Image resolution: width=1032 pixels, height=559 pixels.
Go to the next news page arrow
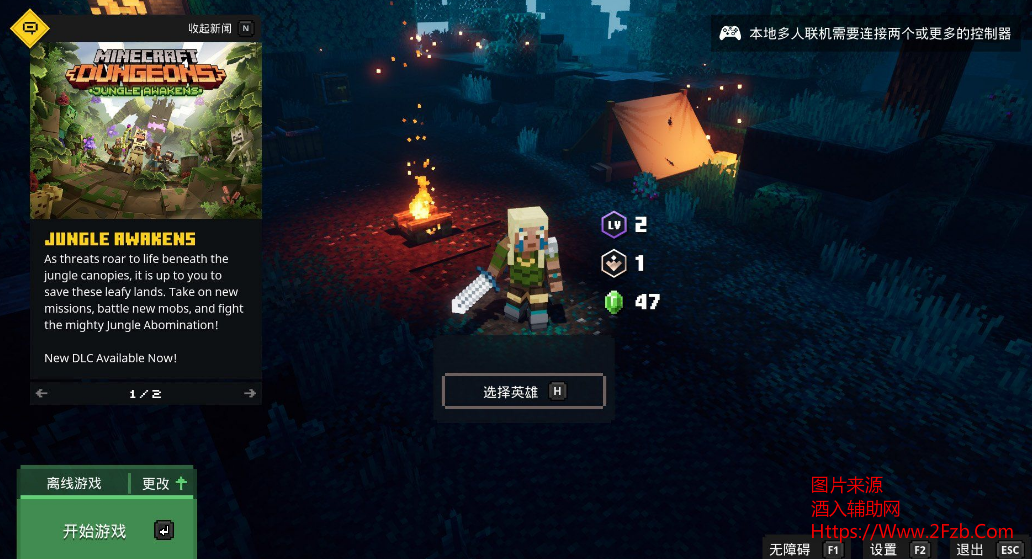(x=250, y=394)
